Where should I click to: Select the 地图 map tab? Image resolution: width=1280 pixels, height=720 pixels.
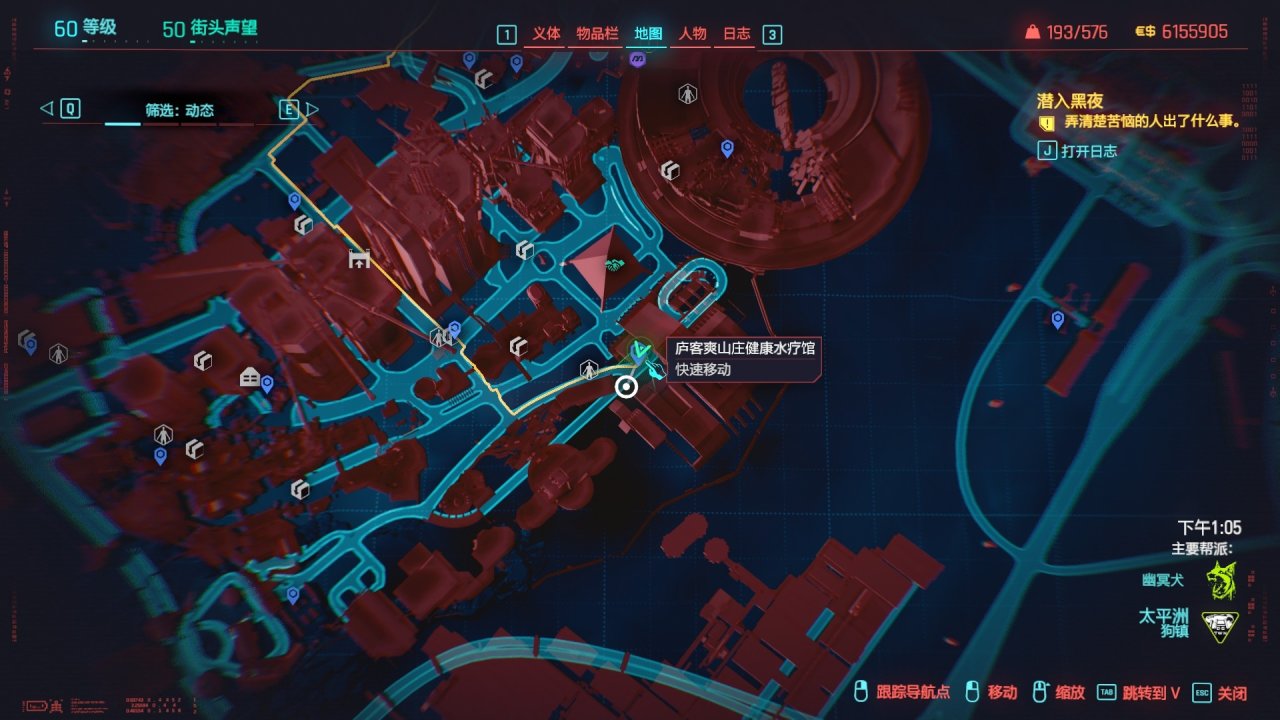pos(647,34)
